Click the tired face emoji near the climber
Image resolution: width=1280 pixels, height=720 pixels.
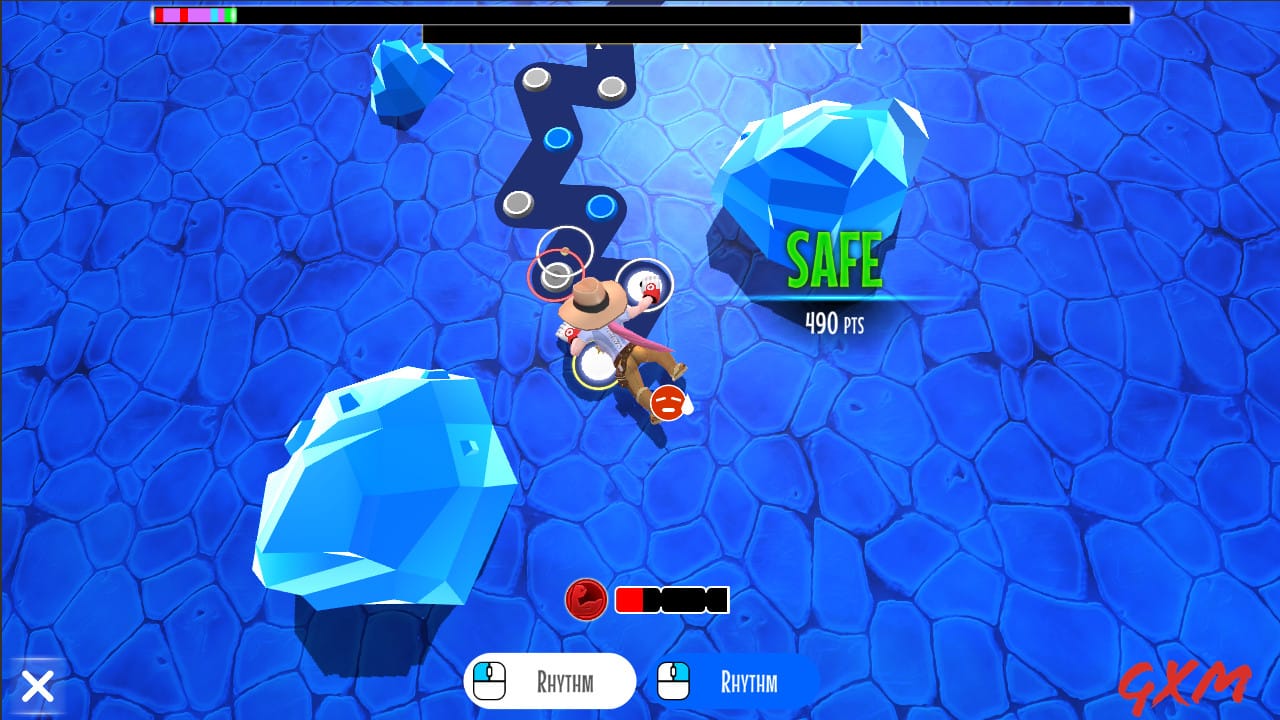tap(667, 404)
